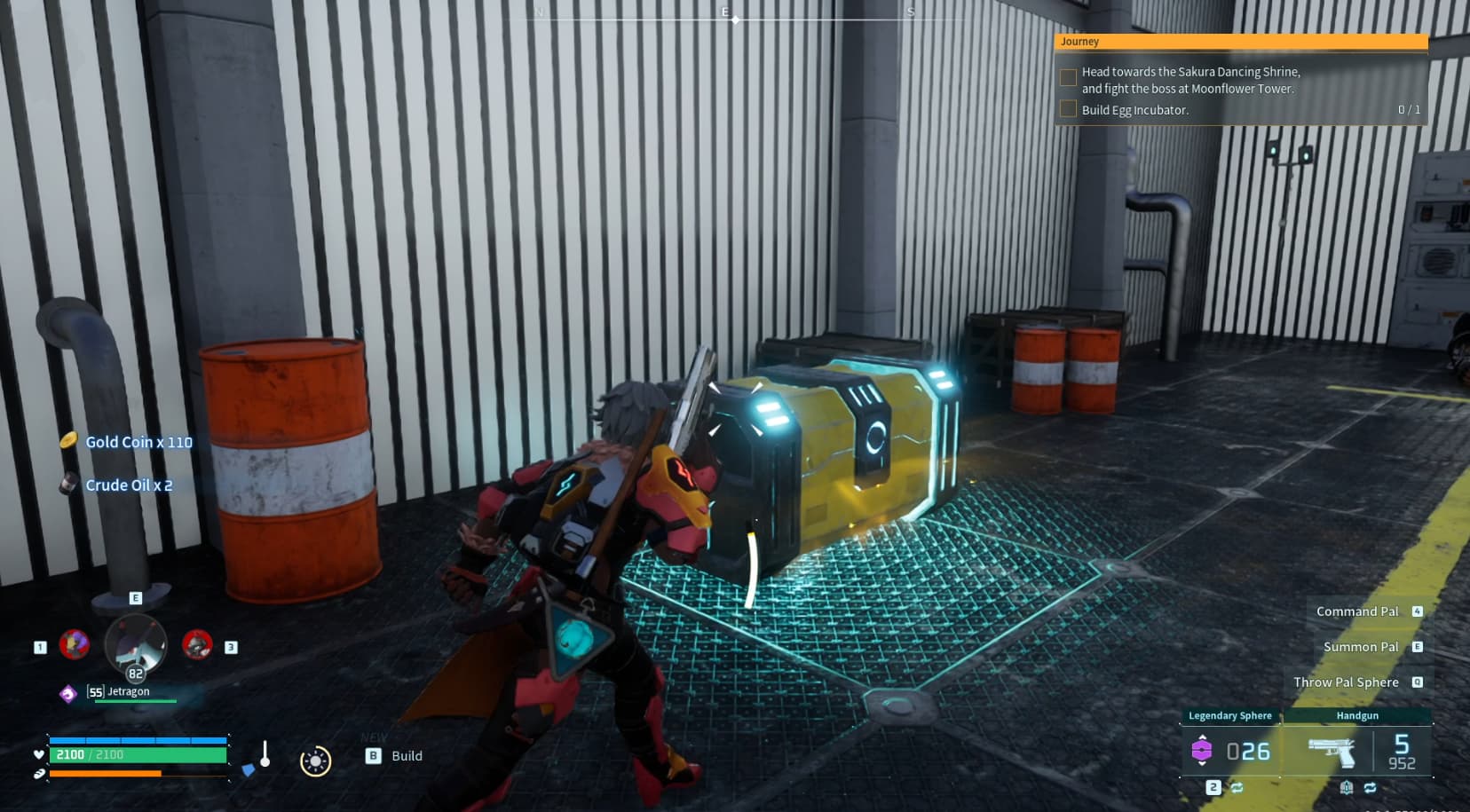Screen dimensions: 1470x812
Task: Click the upward arrow above the Legendary Sphere
Action: [x=1202, y=735]
